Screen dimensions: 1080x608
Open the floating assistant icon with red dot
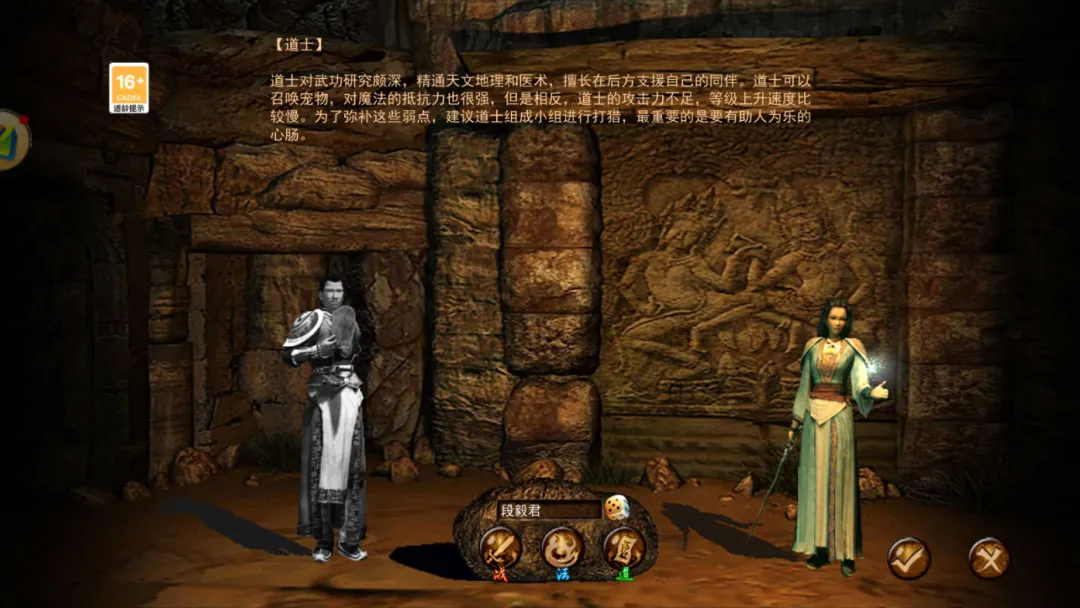point(10,139)
